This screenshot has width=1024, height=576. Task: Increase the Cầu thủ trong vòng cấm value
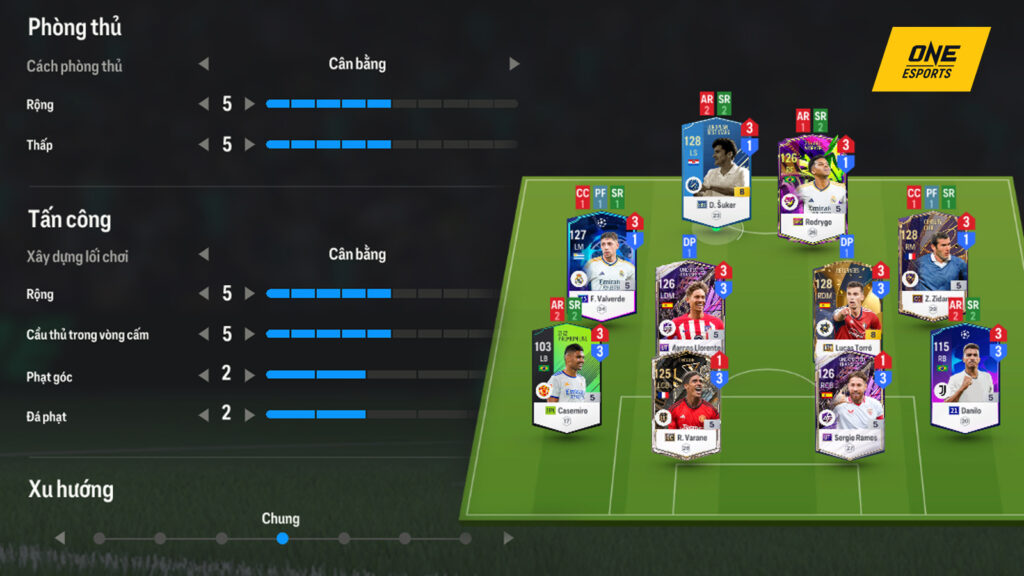(250, 334)
